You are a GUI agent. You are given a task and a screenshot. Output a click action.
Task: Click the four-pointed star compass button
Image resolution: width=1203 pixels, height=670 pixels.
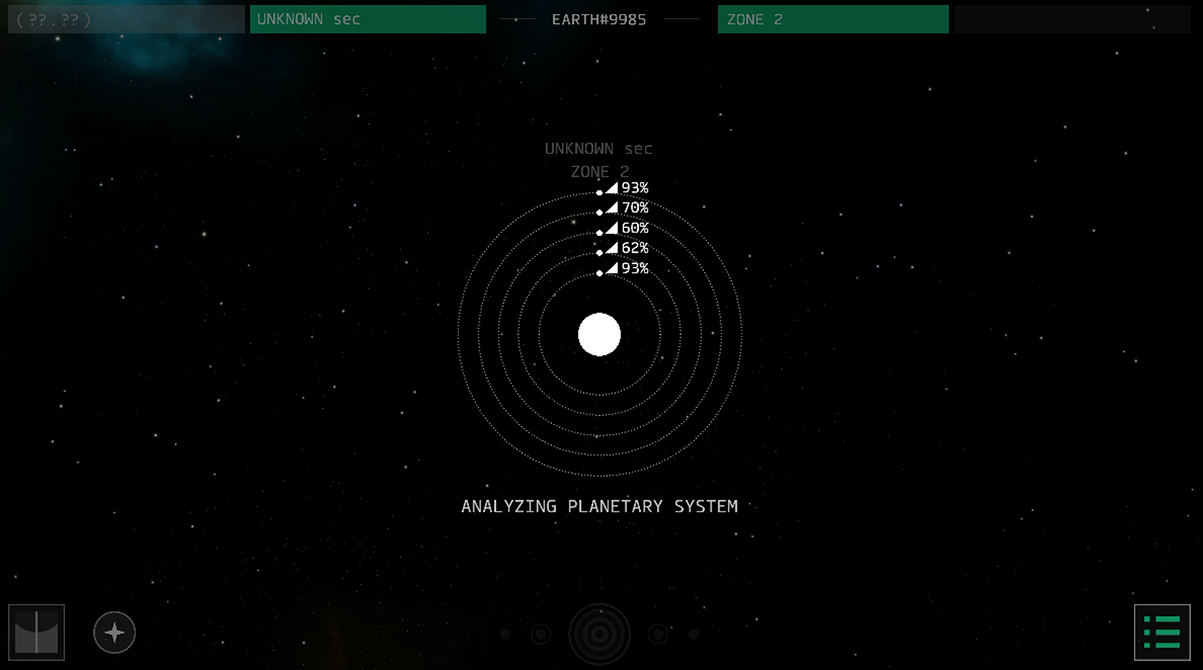pyautogui.click(x=115, y=632)
